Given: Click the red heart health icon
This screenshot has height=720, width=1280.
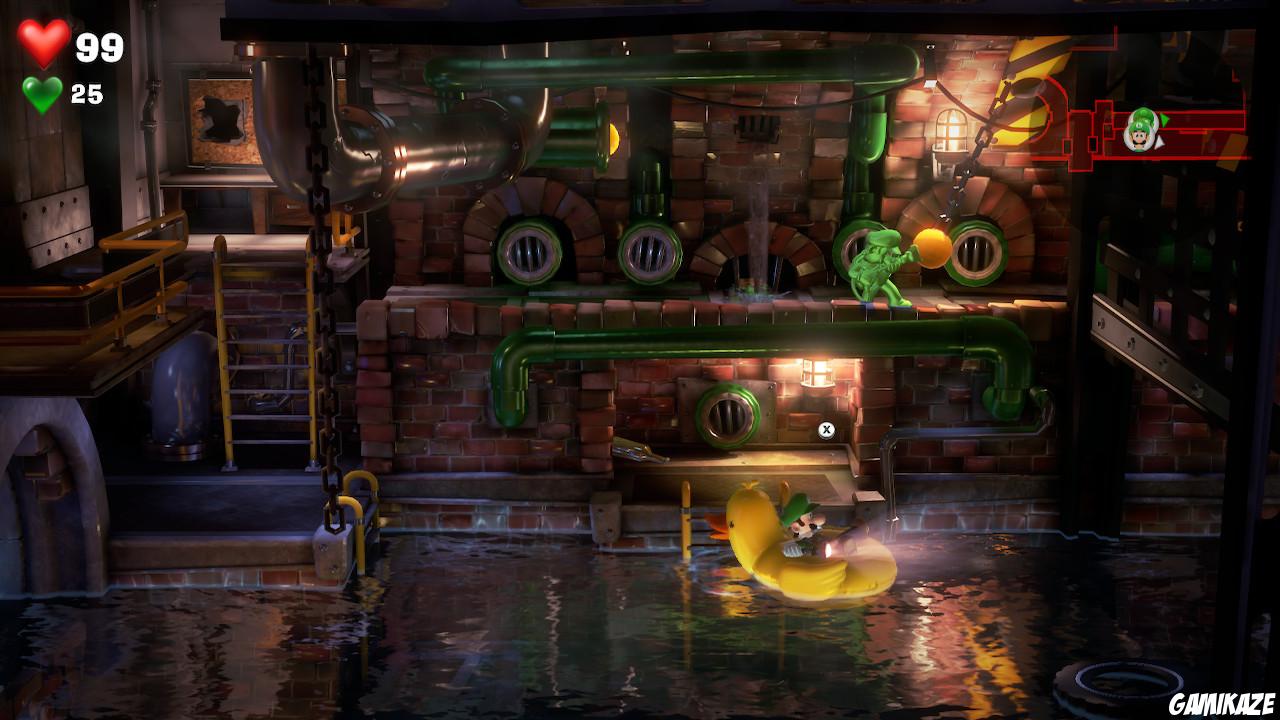Looking at the screenshot, I should point(44,41).
